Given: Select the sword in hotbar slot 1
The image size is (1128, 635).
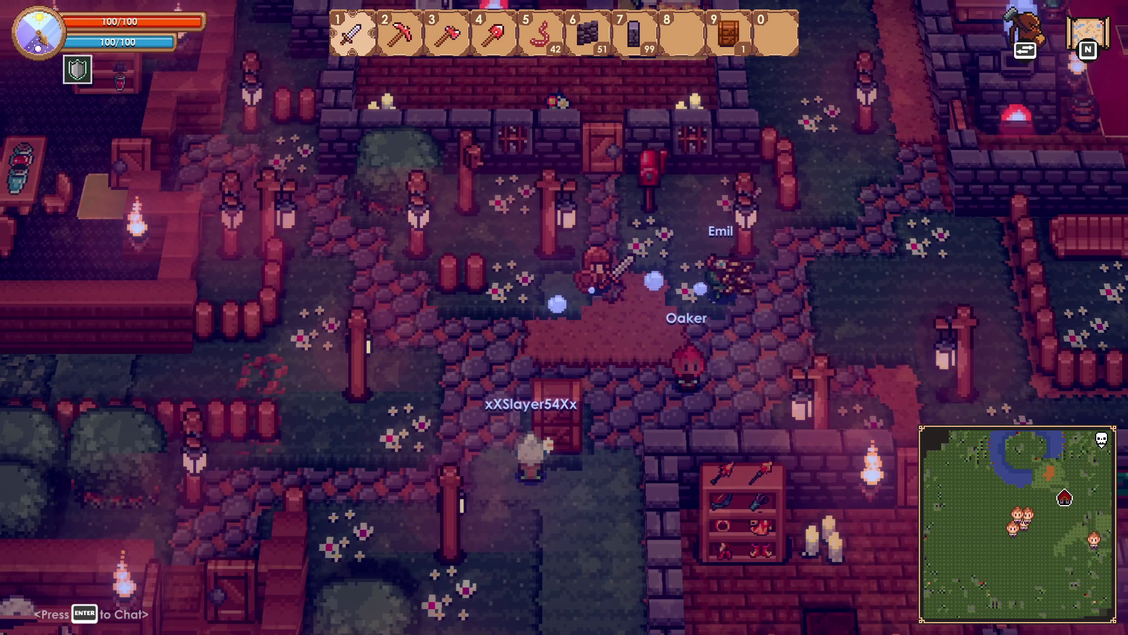Looking at the screenshot, I should (353, 35).
